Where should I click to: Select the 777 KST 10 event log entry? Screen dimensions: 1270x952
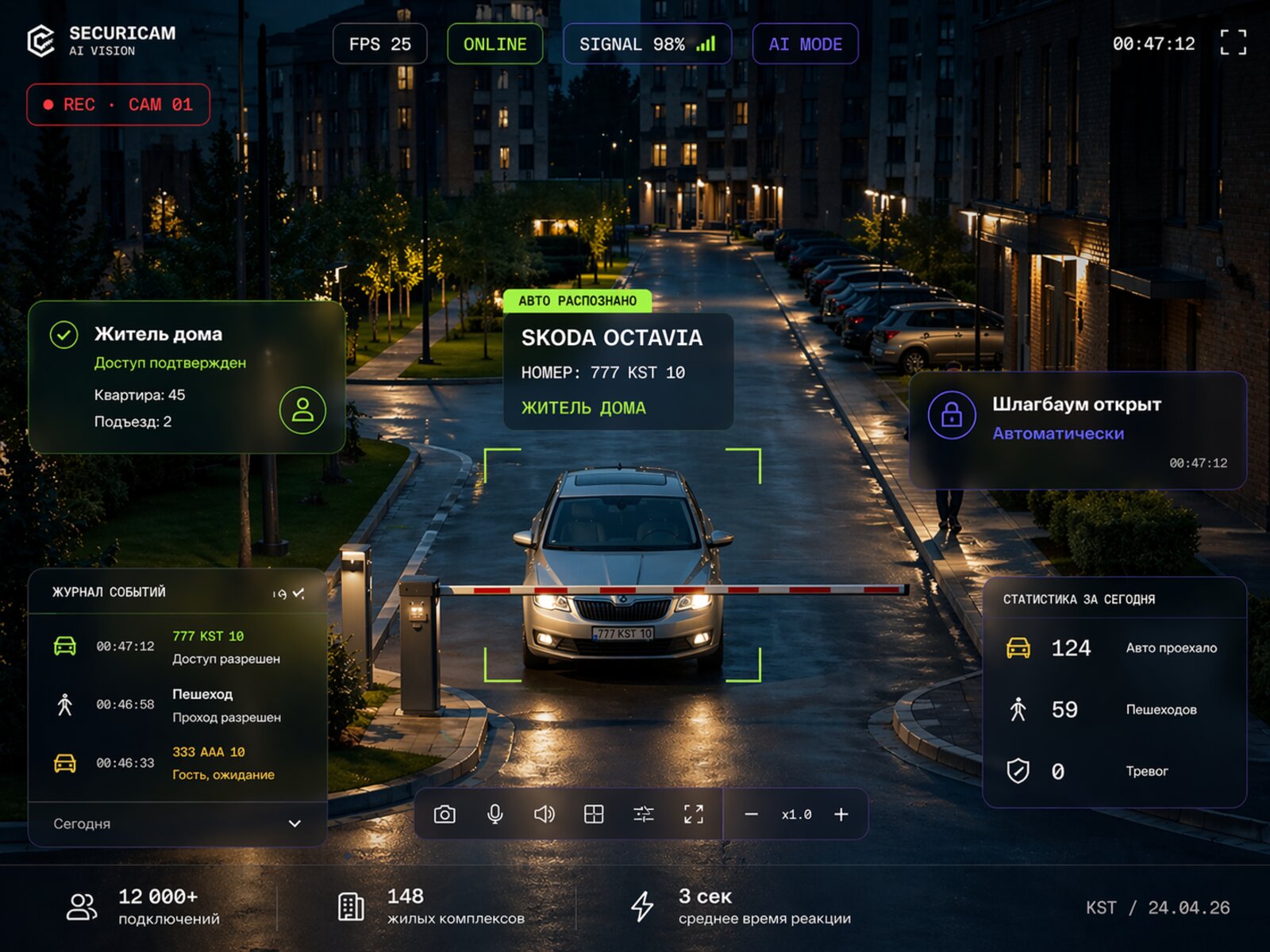(x=177, y=647)
